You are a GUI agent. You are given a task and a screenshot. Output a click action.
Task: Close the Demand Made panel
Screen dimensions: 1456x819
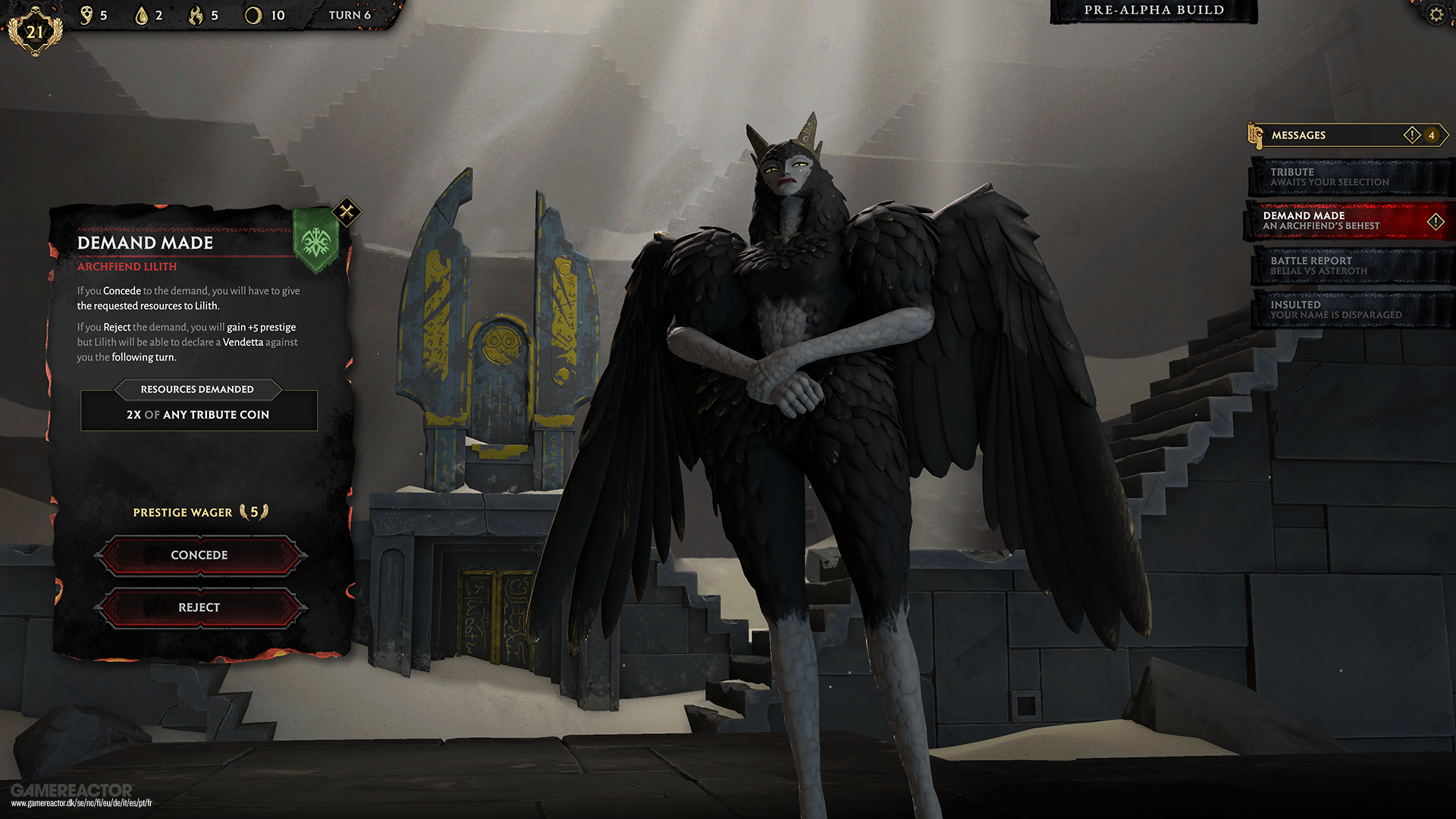pyautogui.click(x=347, y=212)
